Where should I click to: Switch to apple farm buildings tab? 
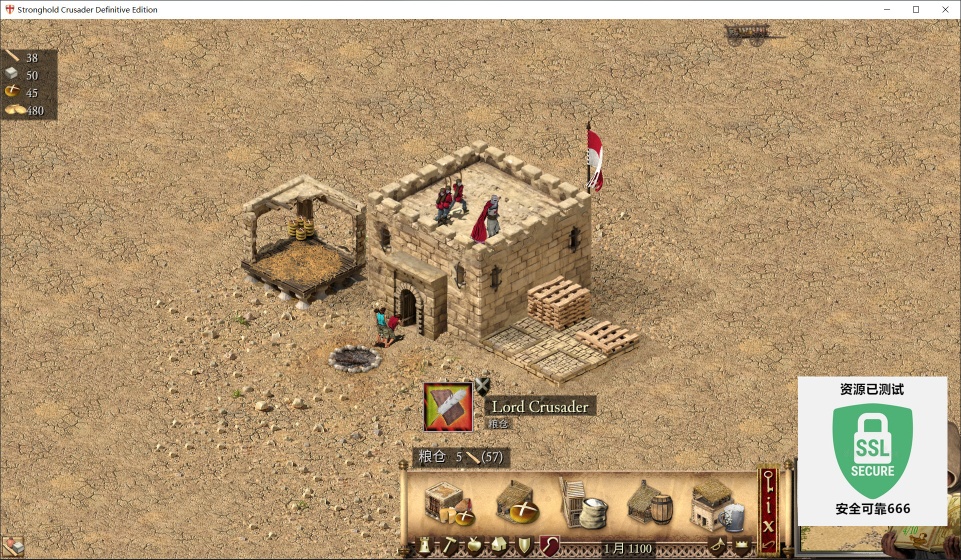click(x=475, y=545)
